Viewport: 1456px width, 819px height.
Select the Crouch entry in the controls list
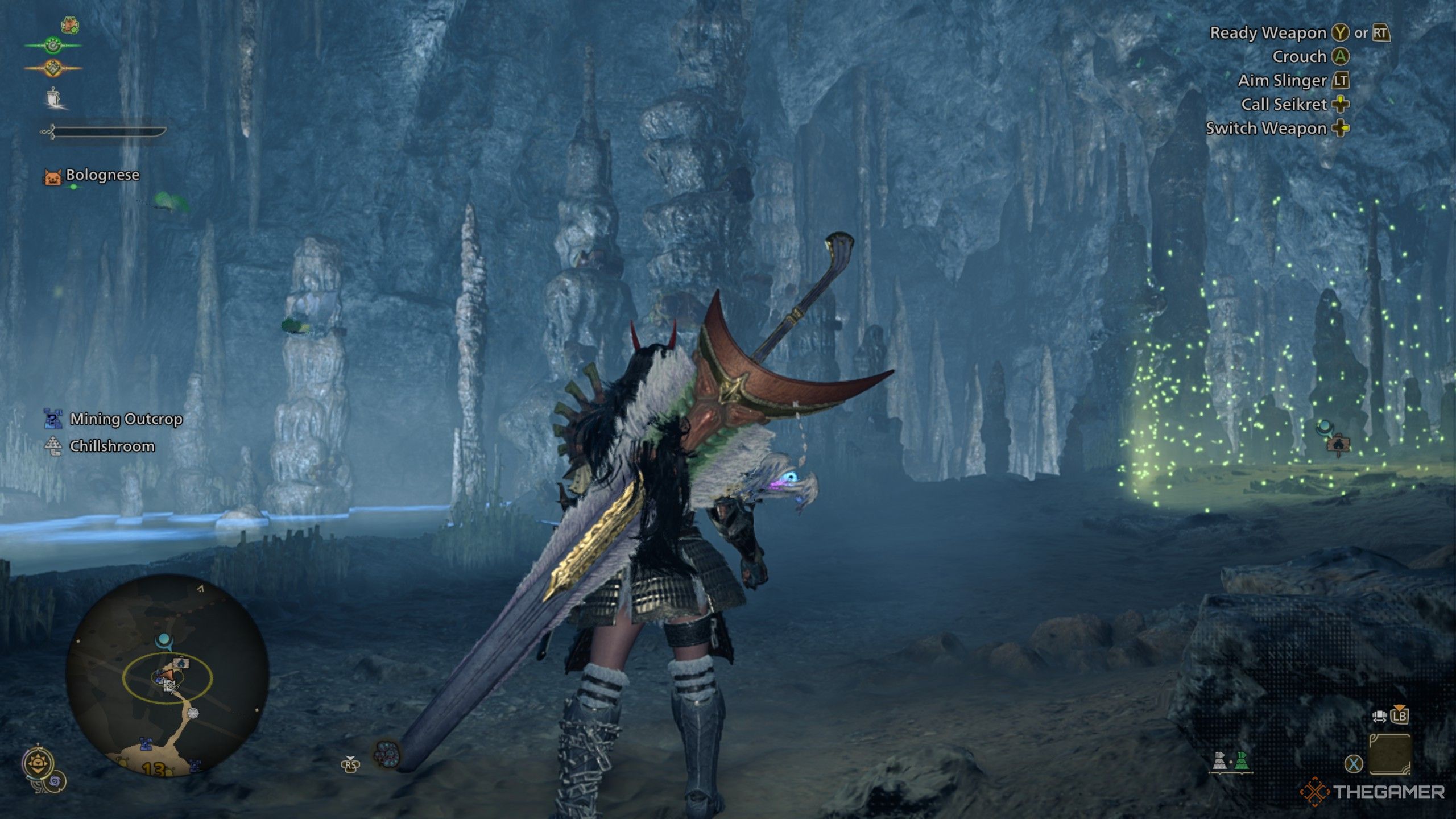[x=1302, y=57]
